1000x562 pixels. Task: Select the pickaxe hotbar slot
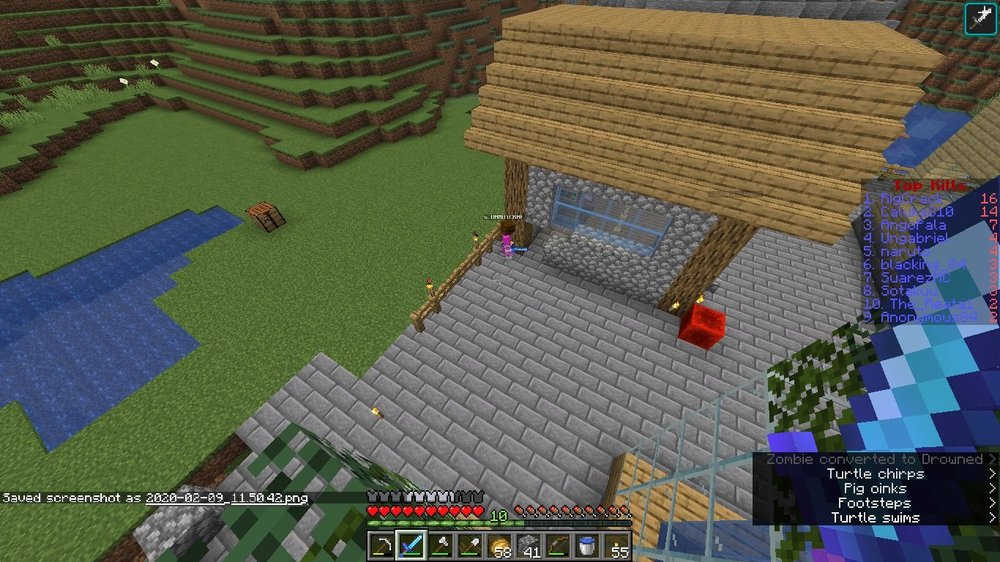(x=381, y=545)
